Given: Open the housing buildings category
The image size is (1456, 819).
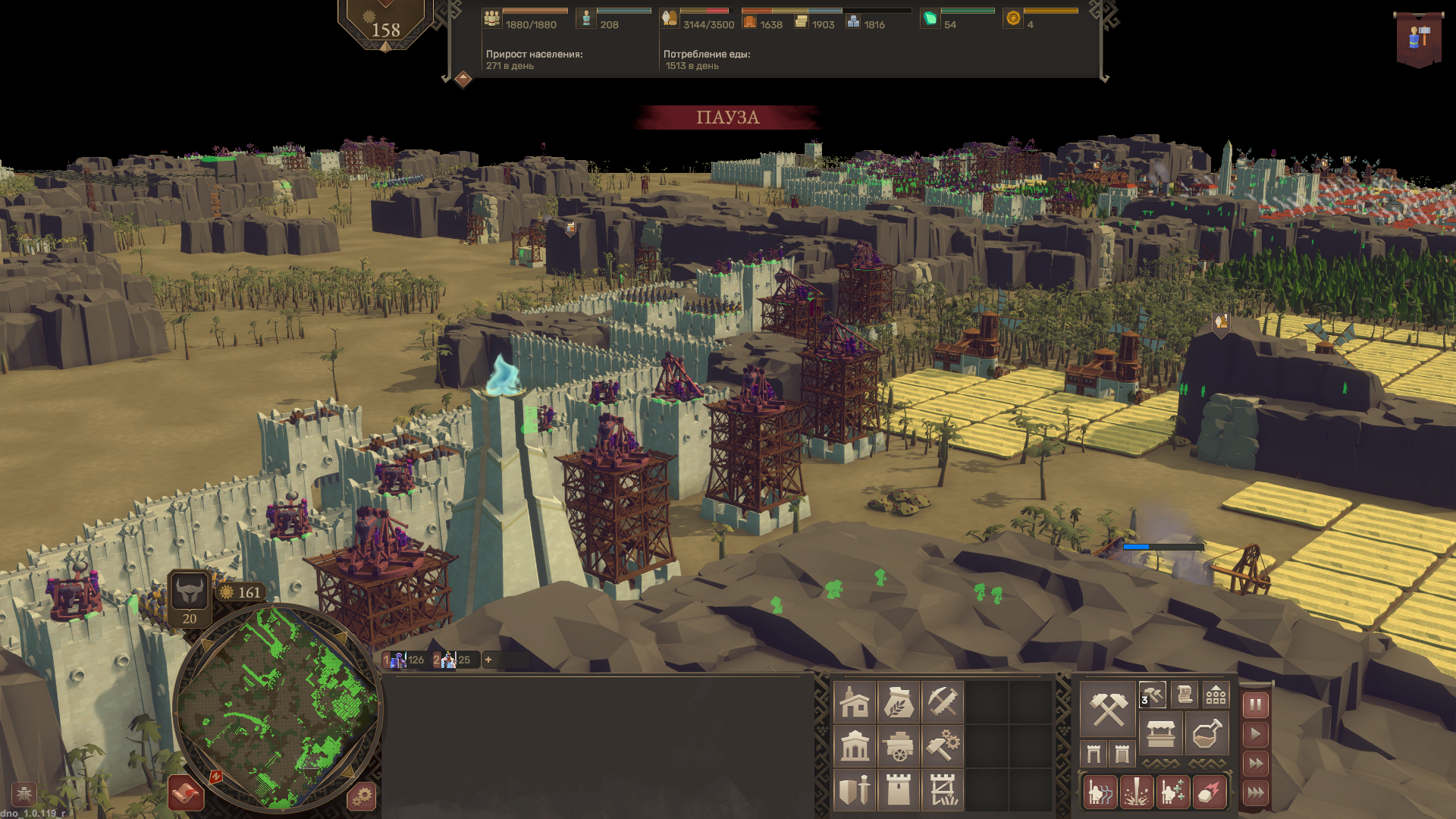Looking at the screenshot, I should point(855,702).
